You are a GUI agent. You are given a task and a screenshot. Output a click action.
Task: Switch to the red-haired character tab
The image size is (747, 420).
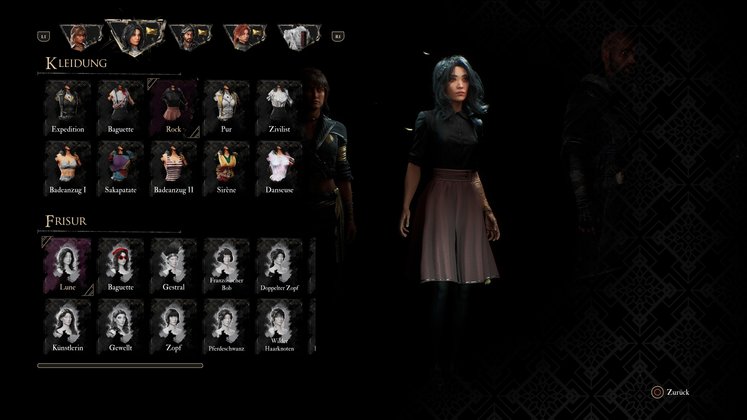coord(243,37)
